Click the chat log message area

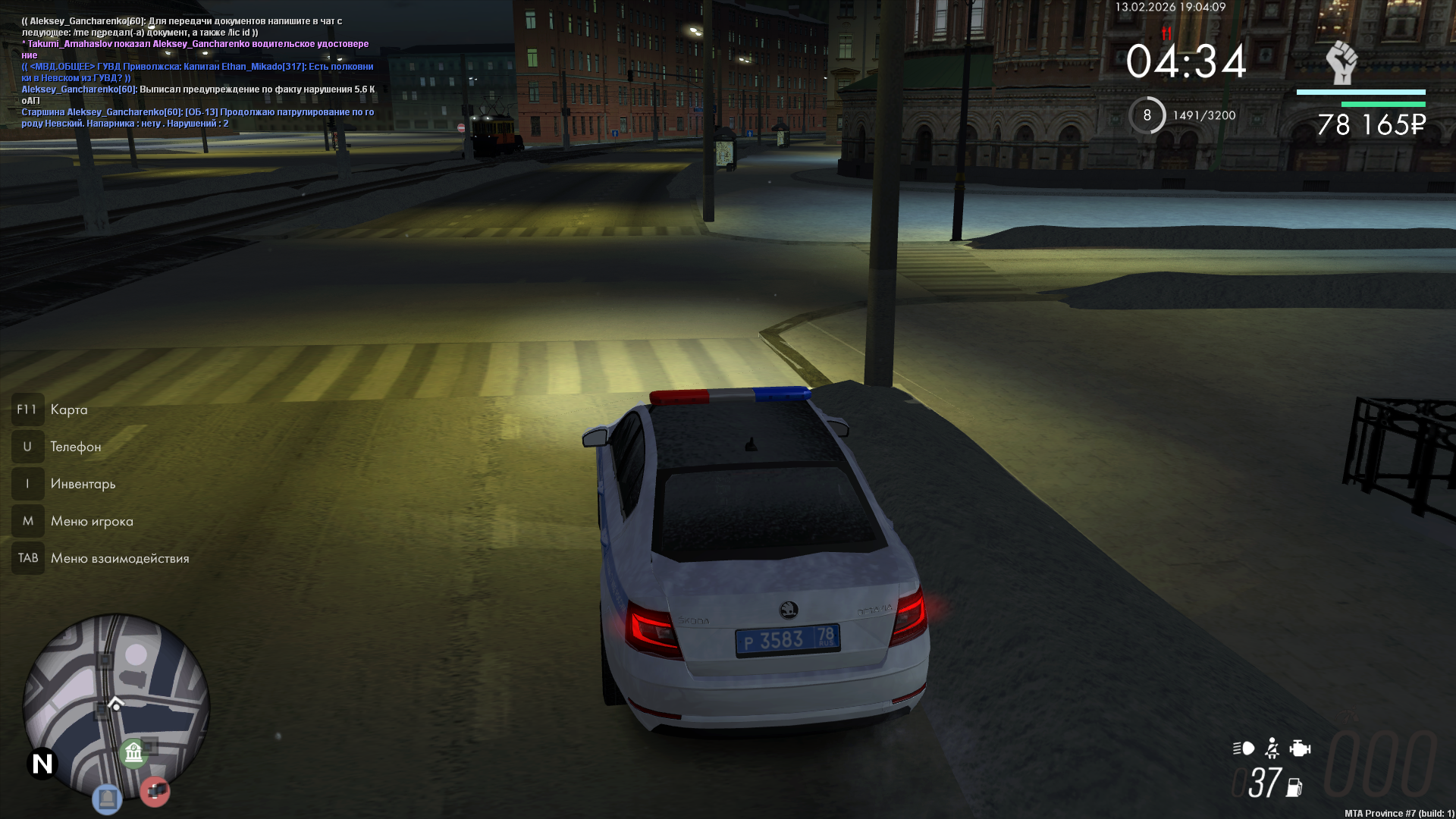(x=197, y=72)
